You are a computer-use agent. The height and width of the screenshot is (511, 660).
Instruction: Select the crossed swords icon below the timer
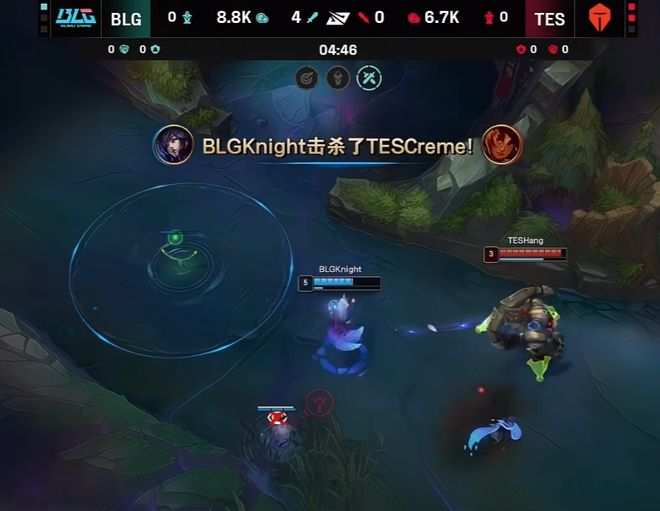pos(369,77)
